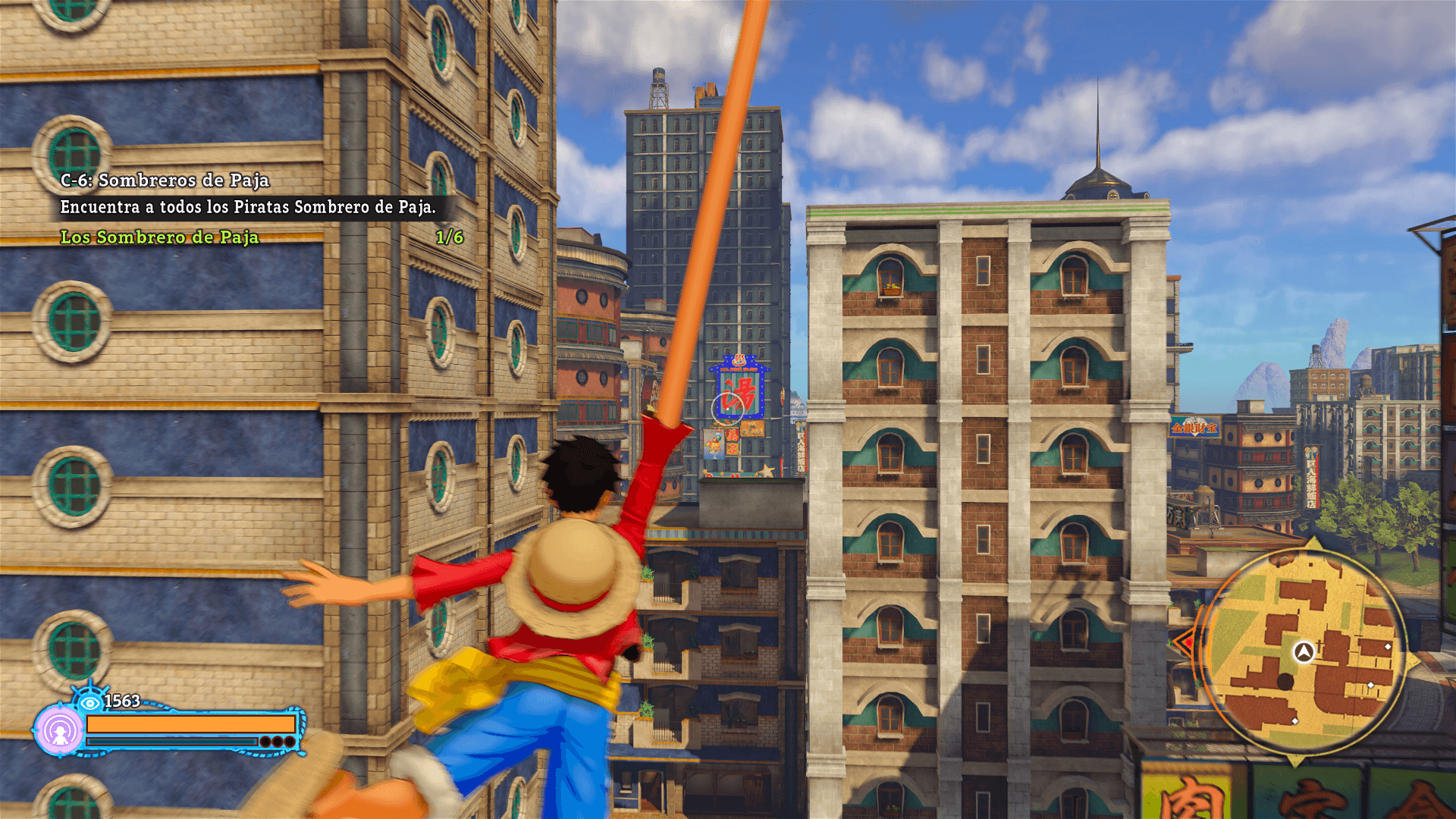
Task: Click the player arrow at the minimap center
Action: coord(1303,651)
